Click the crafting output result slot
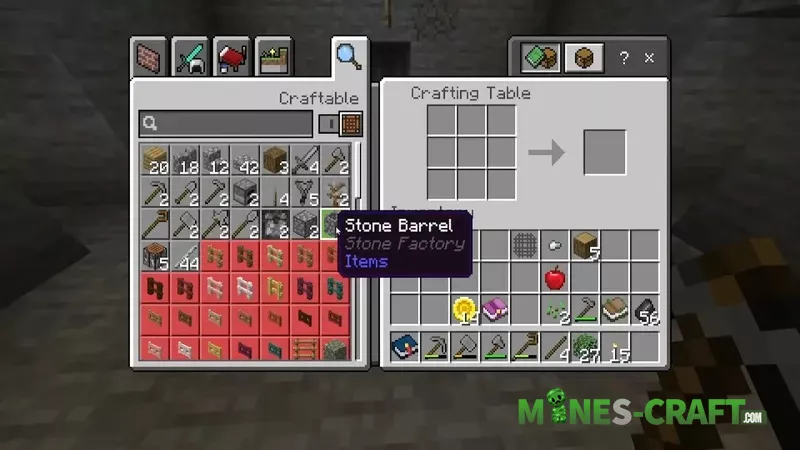This screenshot has height=450, width=800. [x=605, y=152]
